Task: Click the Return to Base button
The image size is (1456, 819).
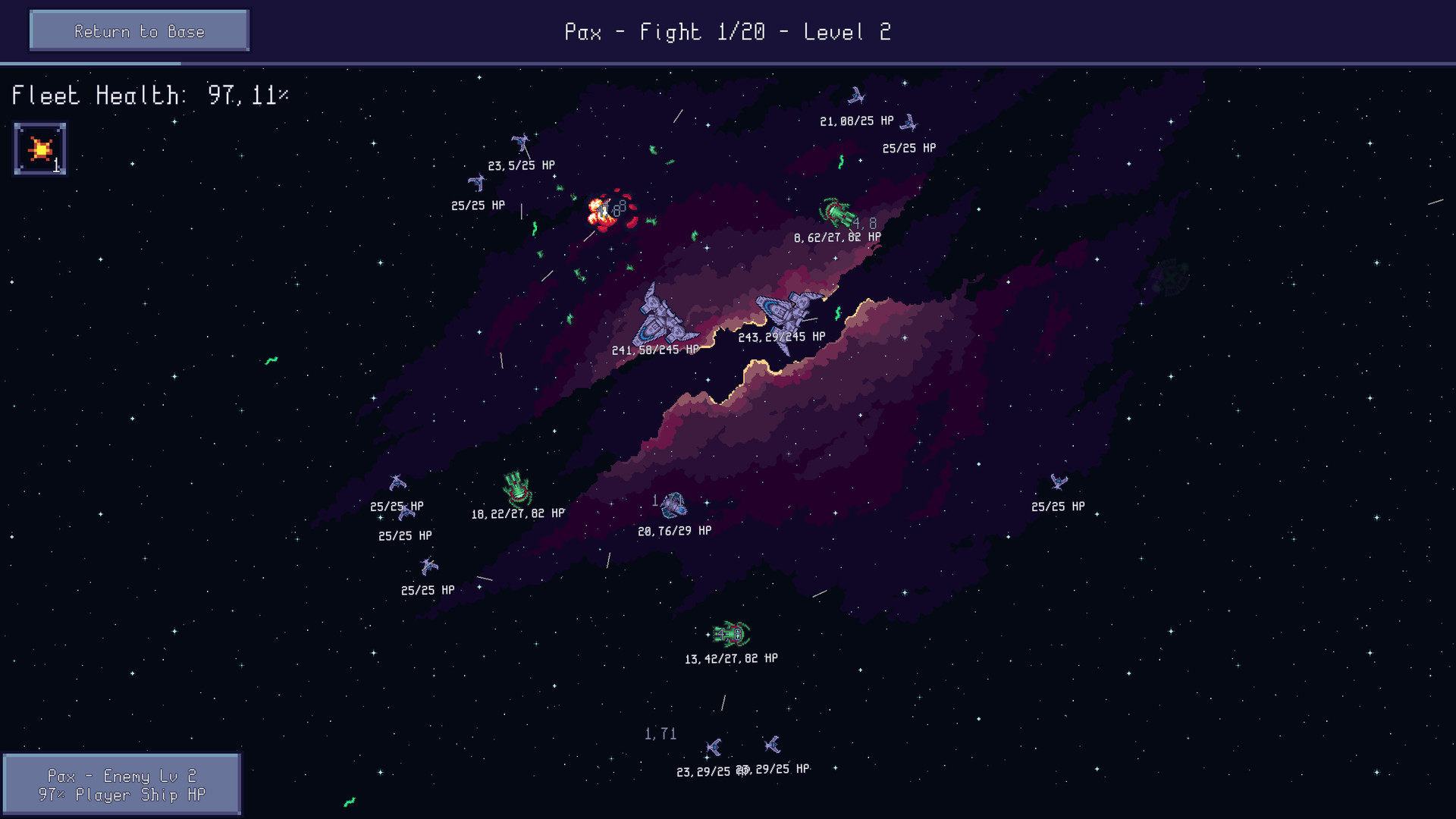Action: tap(139, 30)
